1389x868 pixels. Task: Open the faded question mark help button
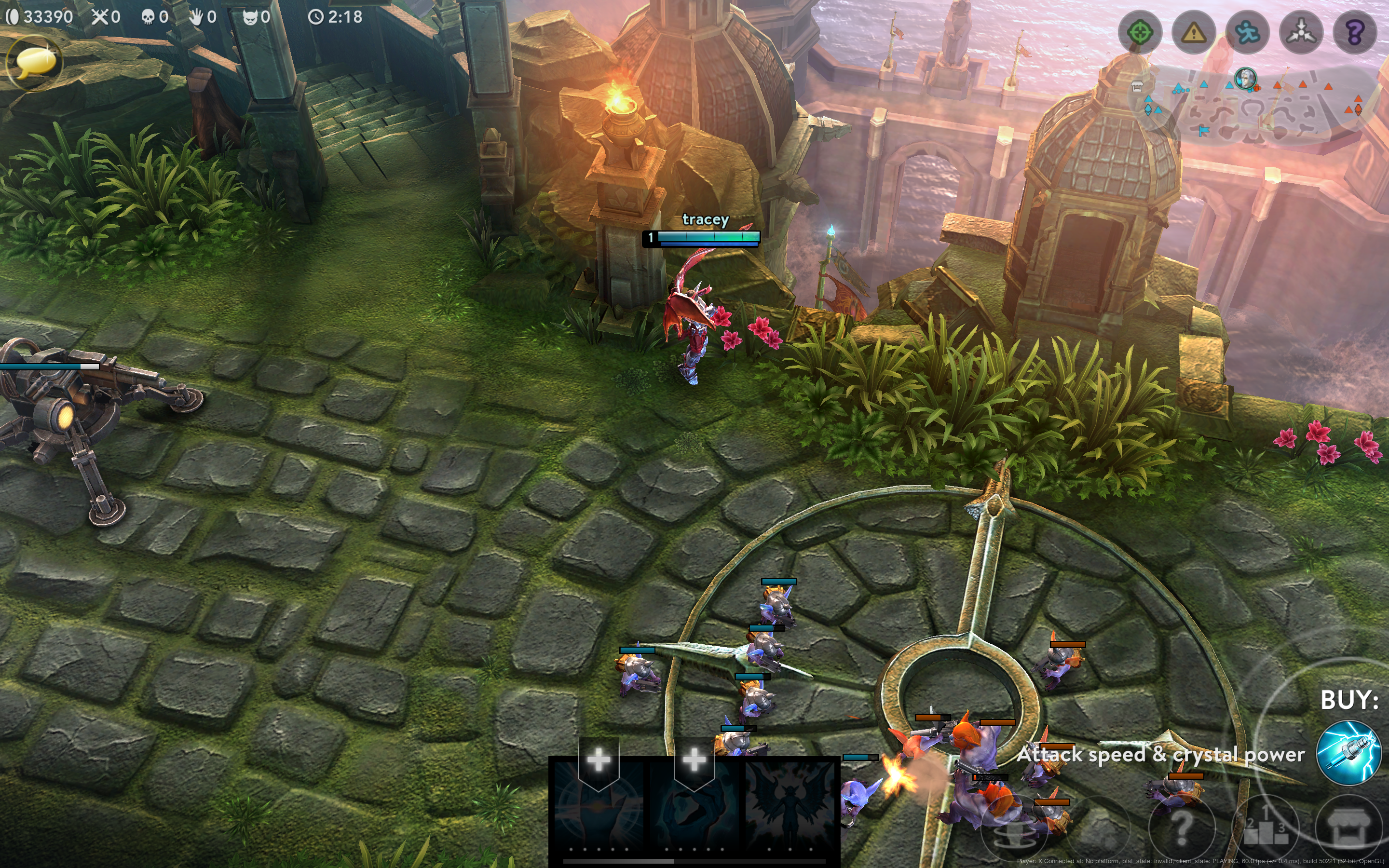(x=1181, y=827)
